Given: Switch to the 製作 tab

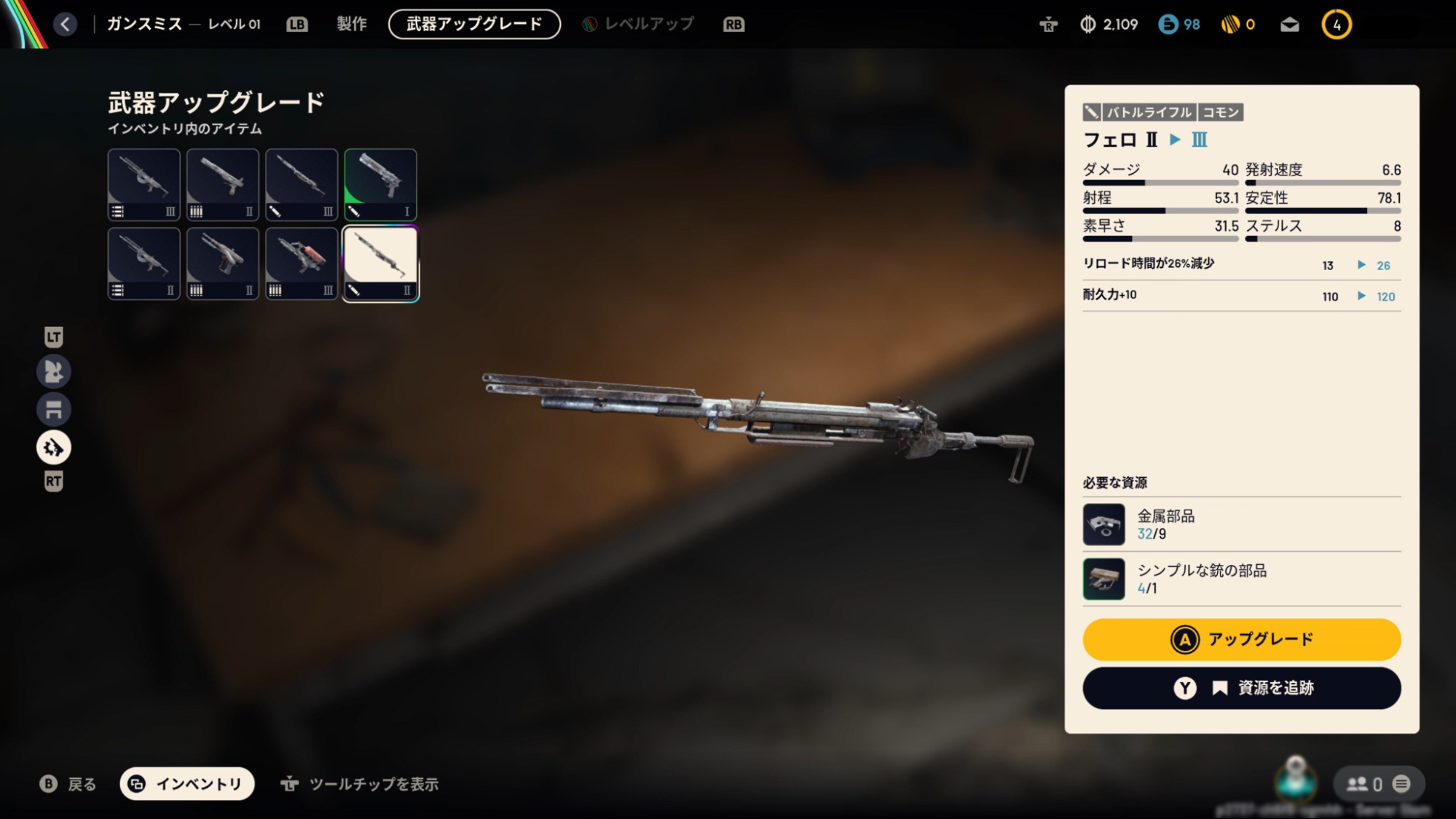Looking at the screenshot, I should (x=352, y=23).
